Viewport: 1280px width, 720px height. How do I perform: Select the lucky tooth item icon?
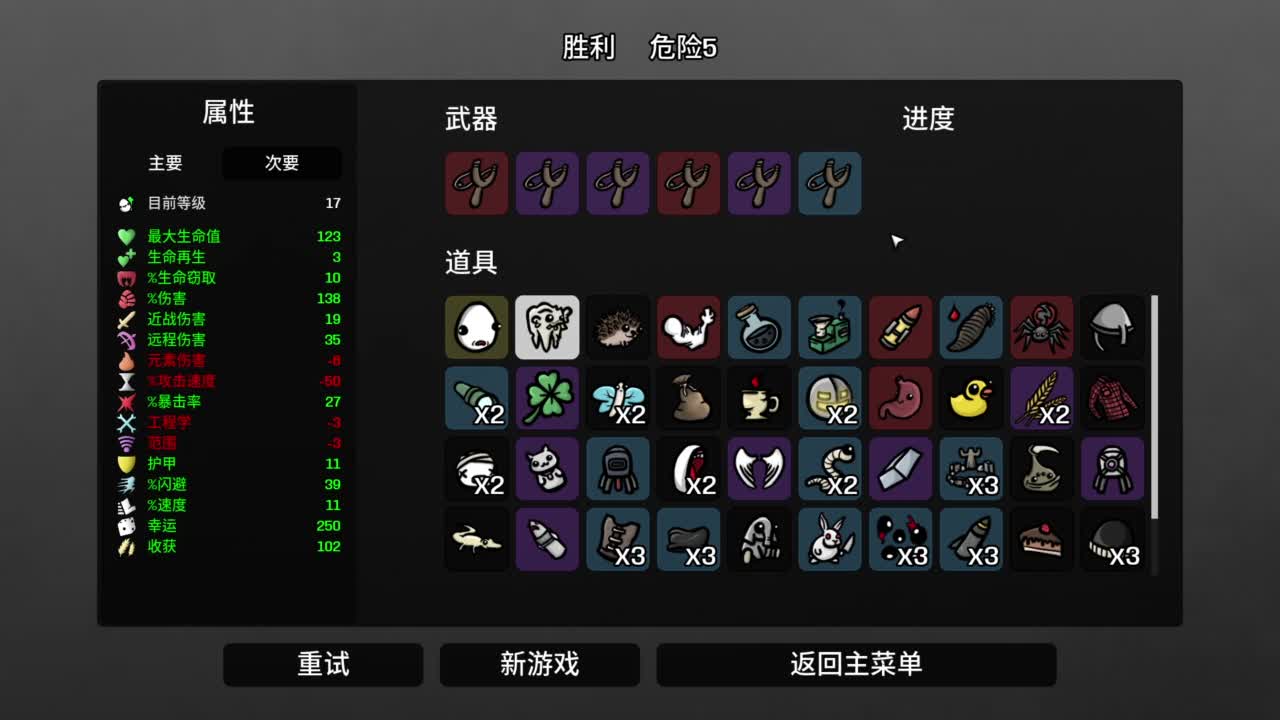(x=547, y=327)
